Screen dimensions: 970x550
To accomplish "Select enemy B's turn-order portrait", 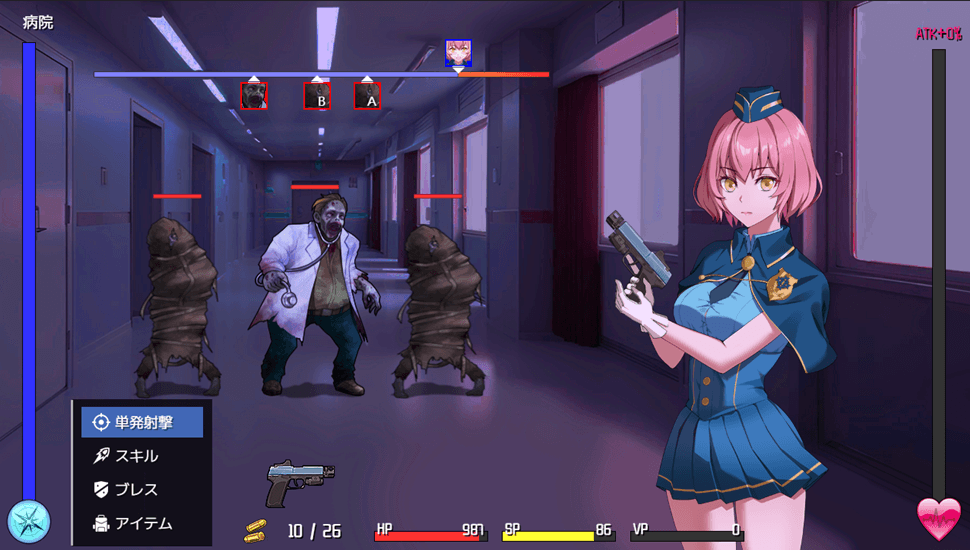I will click(x=317, y=96).
